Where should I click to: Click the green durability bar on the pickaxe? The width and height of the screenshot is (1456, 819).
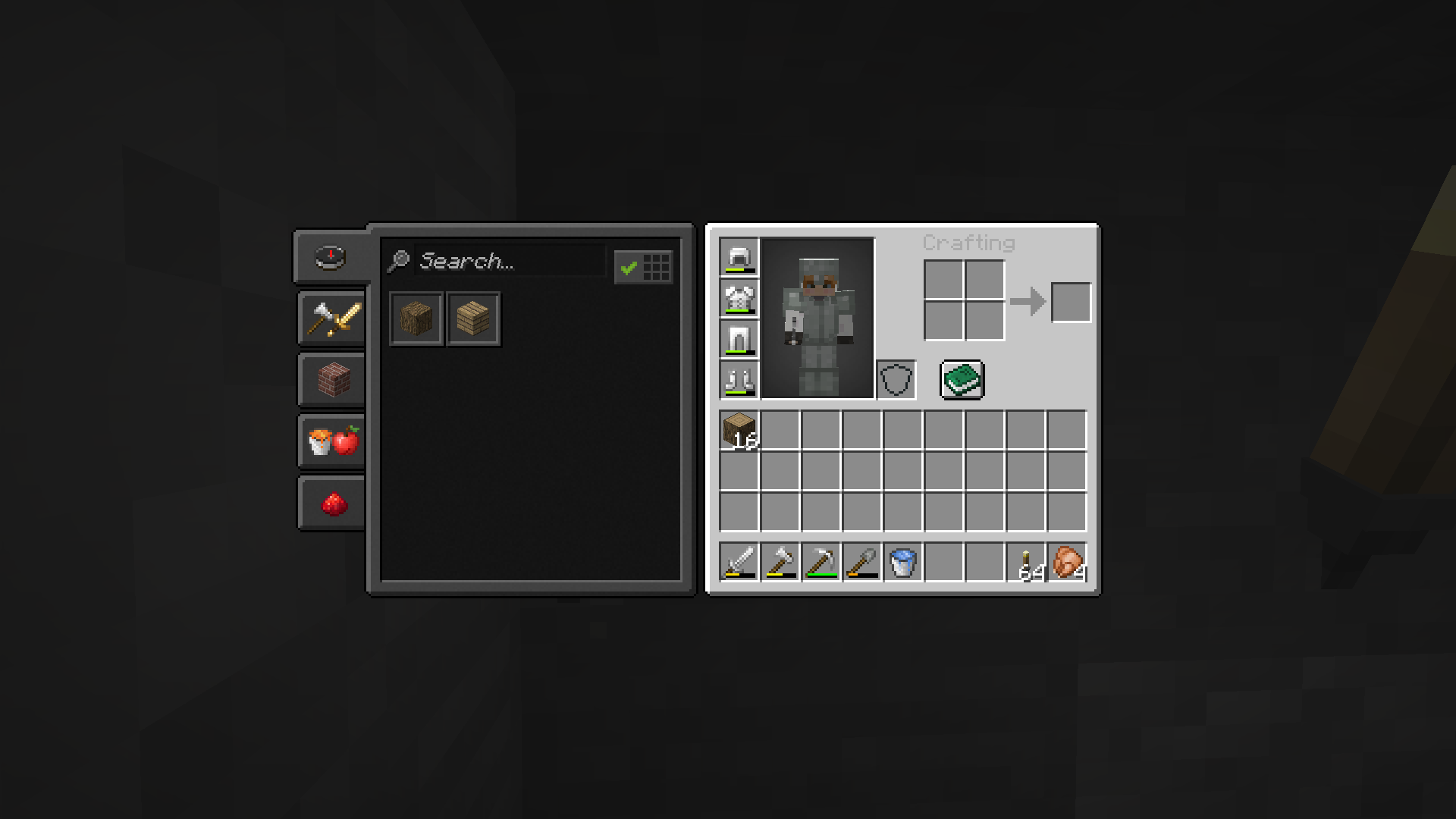point(821,575)
